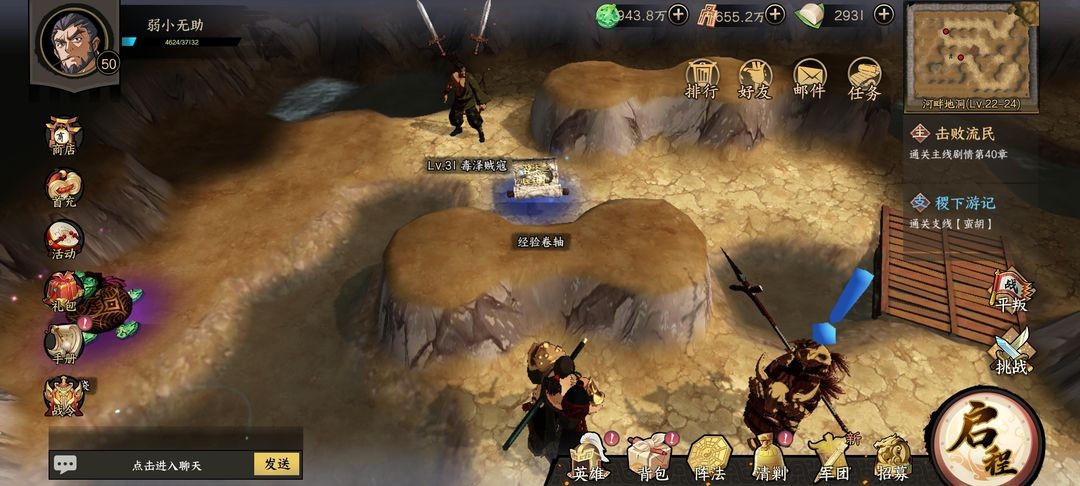Open the 礼包 gift pack icon
The width and height of the screenshot is (1080, 486).
pos(62,291)
